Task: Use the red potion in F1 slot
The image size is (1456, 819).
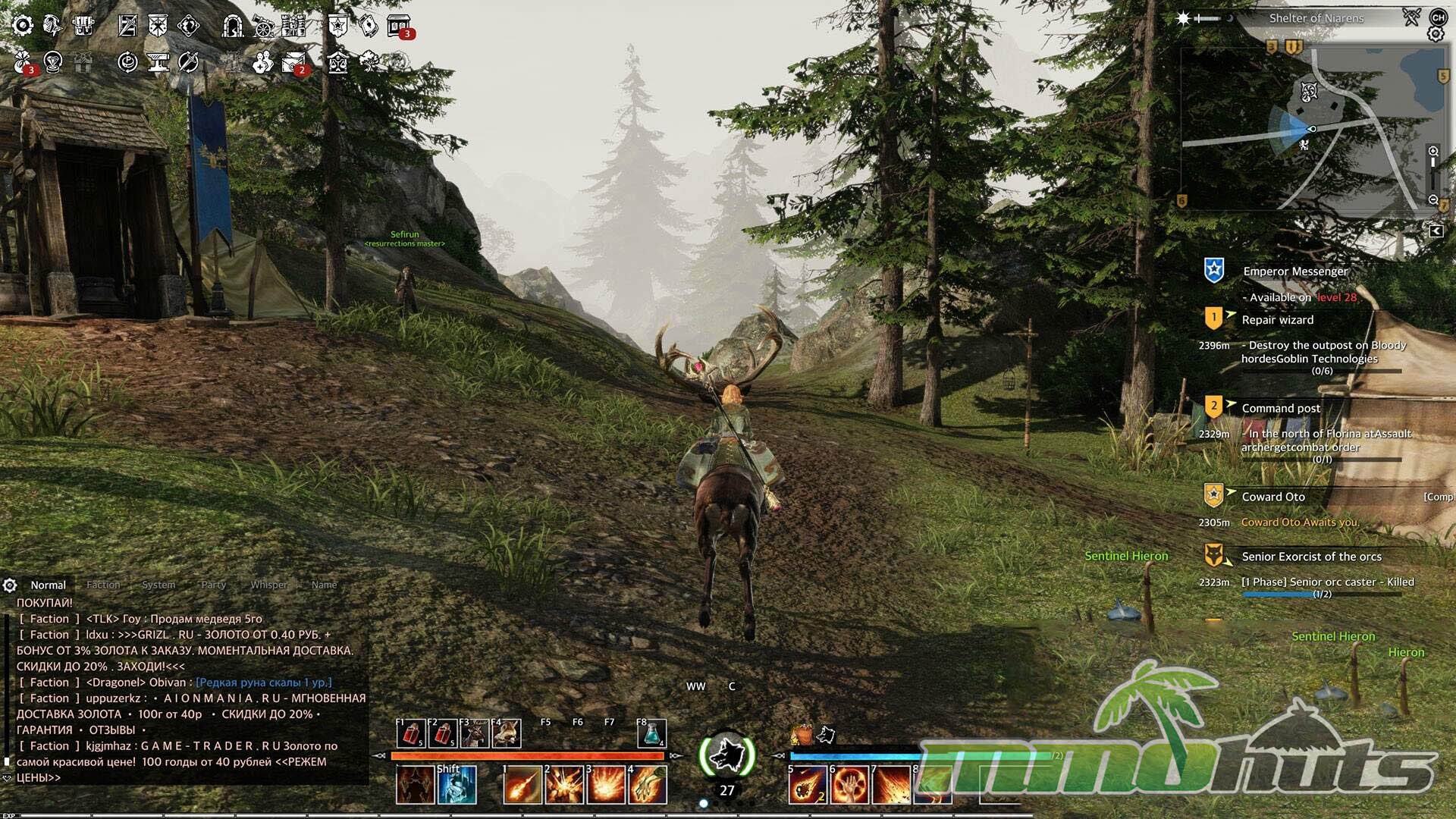Action: 411,734
